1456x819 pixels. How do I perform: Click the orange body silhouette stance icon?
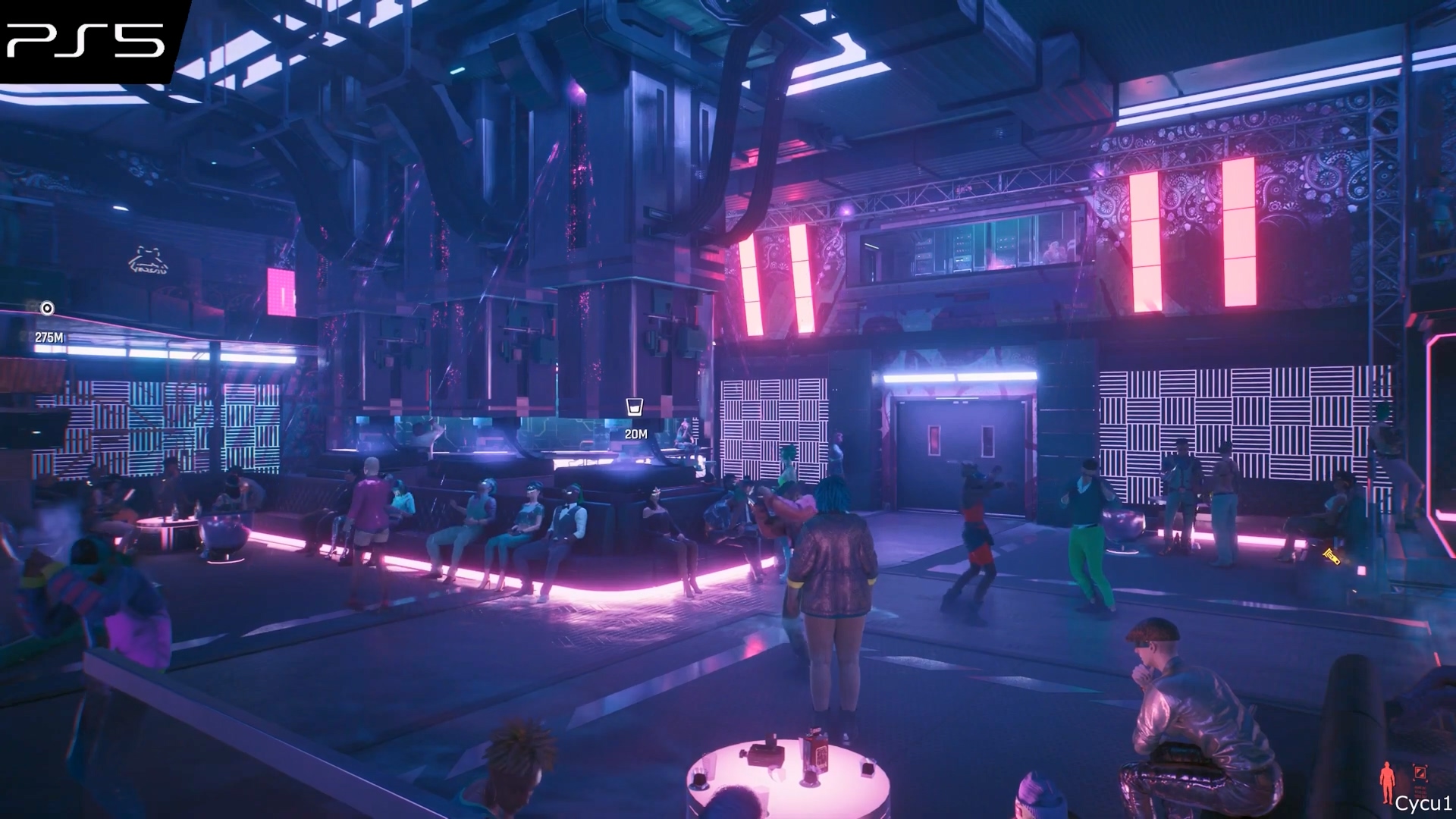click(1387, 783)
